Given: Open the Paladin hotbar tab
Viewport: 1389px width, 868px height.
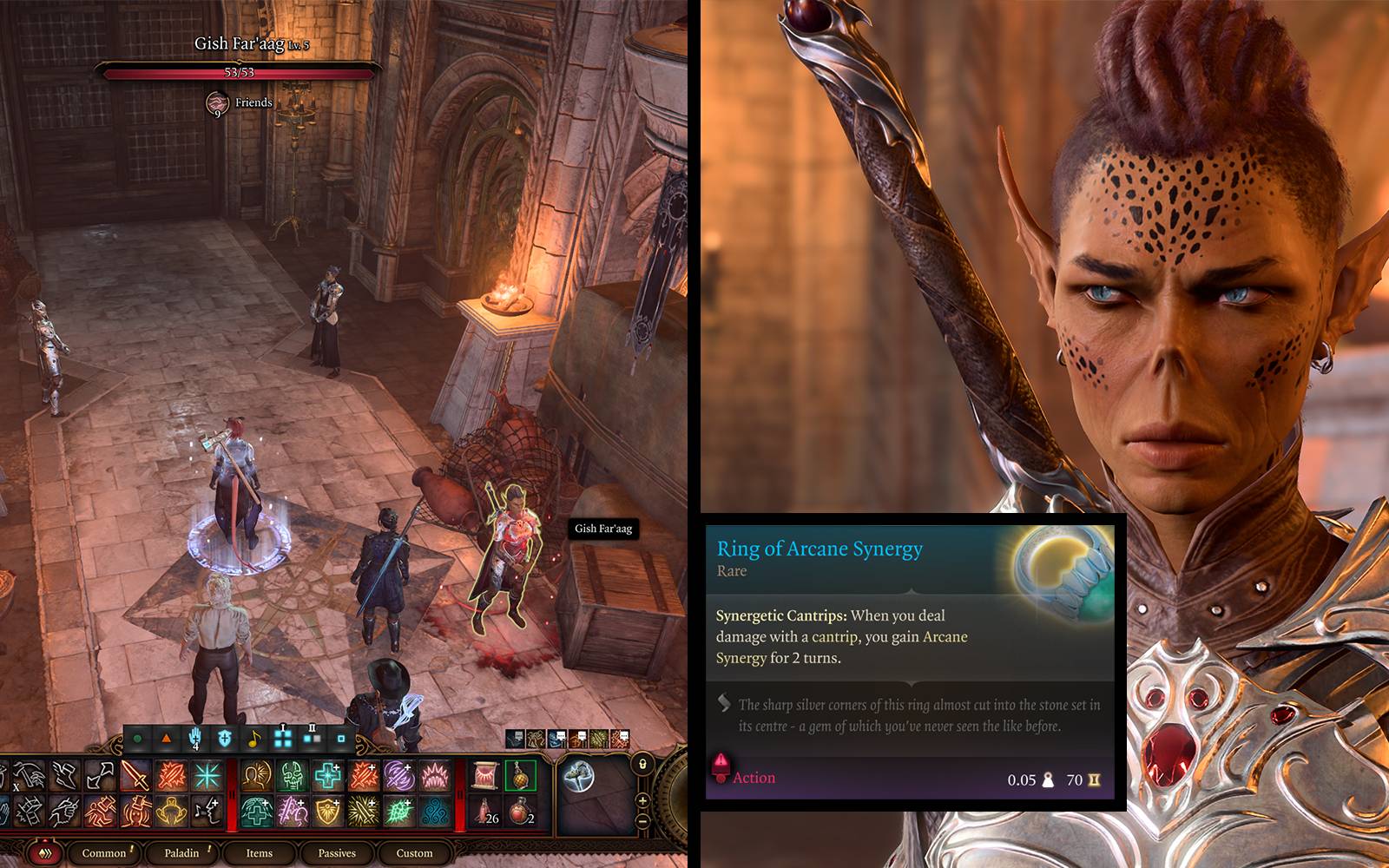Looking at the screenshot, I should [181, 853].
